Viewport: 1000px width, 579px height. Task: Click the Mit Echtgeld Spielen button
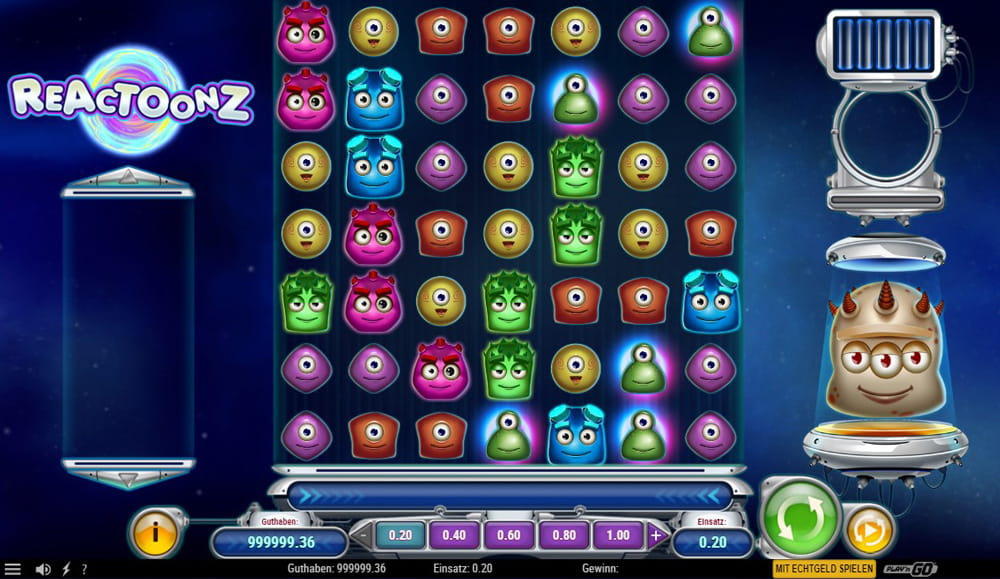point(824,568)
